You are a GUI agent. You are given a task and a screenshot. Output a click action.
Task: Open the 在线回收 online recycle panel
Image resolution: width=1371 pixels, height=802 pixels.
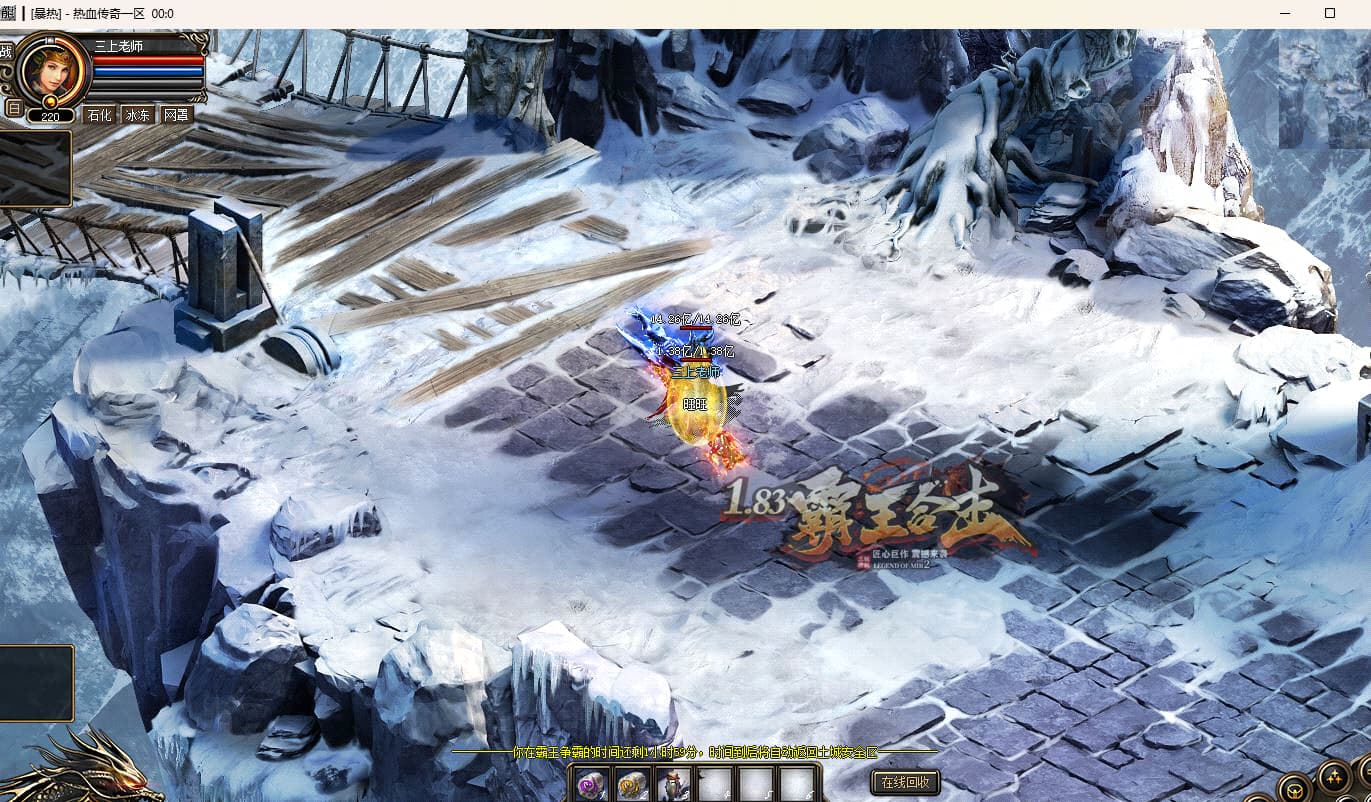(905, 782)
